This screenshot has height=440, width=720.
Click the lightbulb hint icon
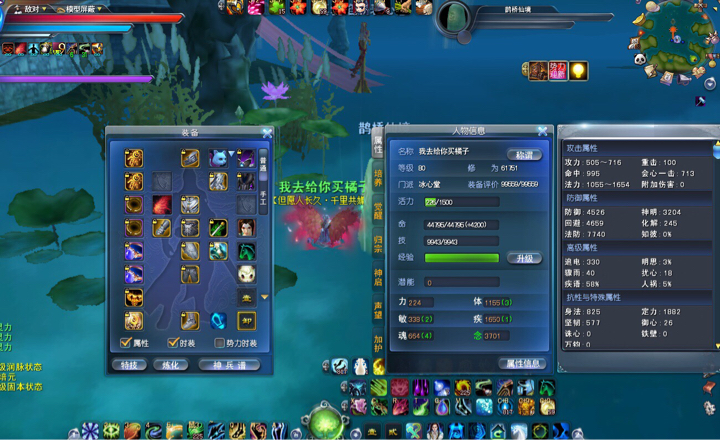click(x=577, y=70)
